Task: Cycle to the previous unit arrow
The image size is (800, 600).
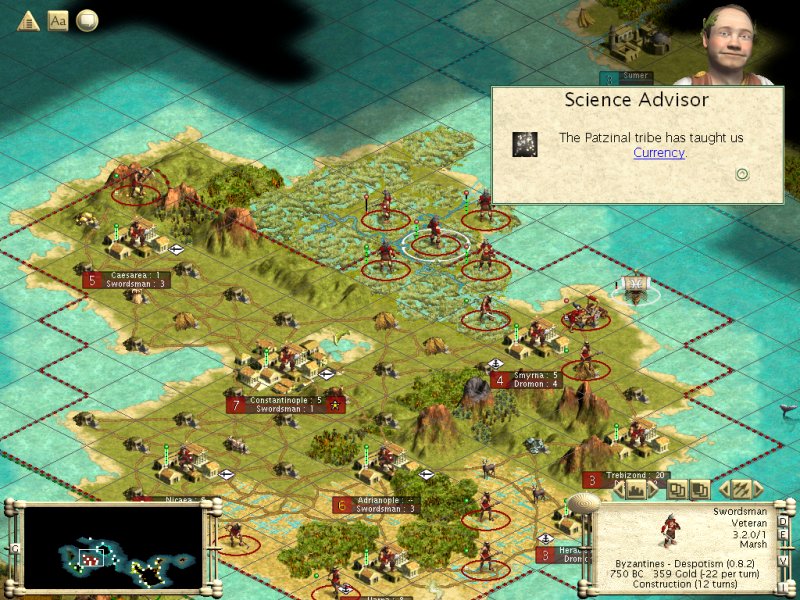Action: coord(722,489)
